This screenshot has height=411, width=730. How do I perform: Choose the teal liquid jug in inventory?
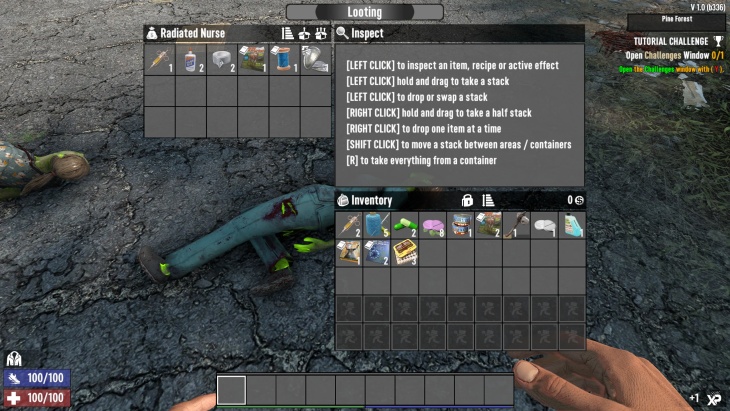[573, 226]
